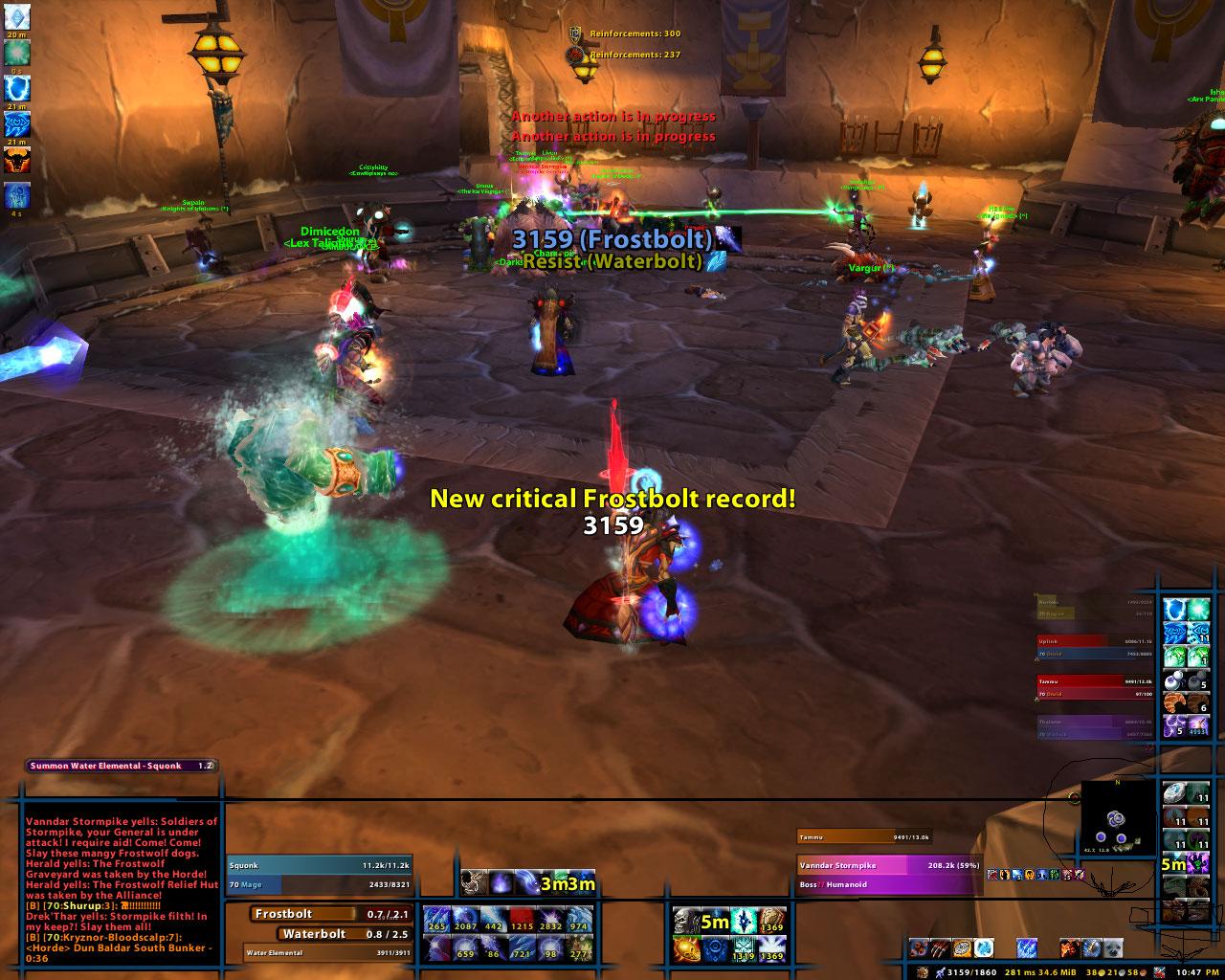The height and width of the screenshot is (980, 1225).
Task: Activate the golden skull ability icon
Action: point(686,949)
